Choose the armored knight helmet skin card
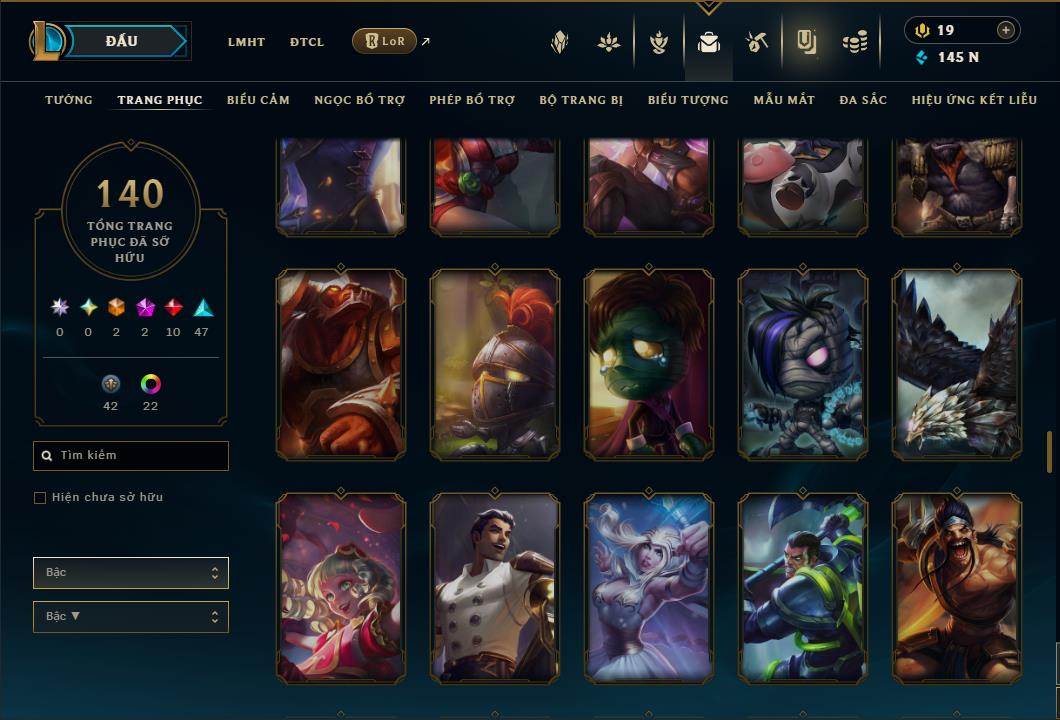Image resolution: width=1060 pixels, height=720 pixels. (495, 365)
